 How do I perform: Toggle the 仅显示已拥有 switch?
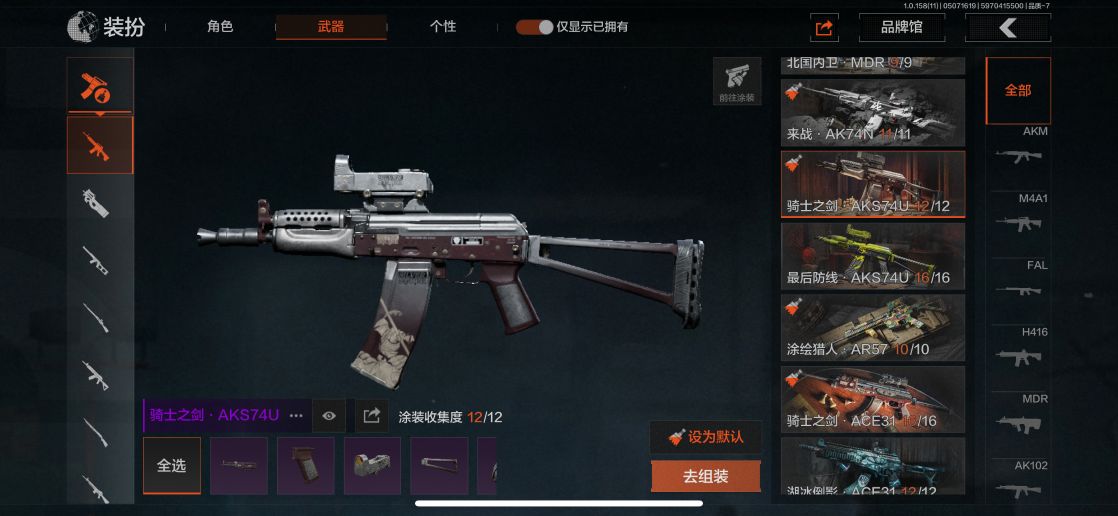pos(535,27)
